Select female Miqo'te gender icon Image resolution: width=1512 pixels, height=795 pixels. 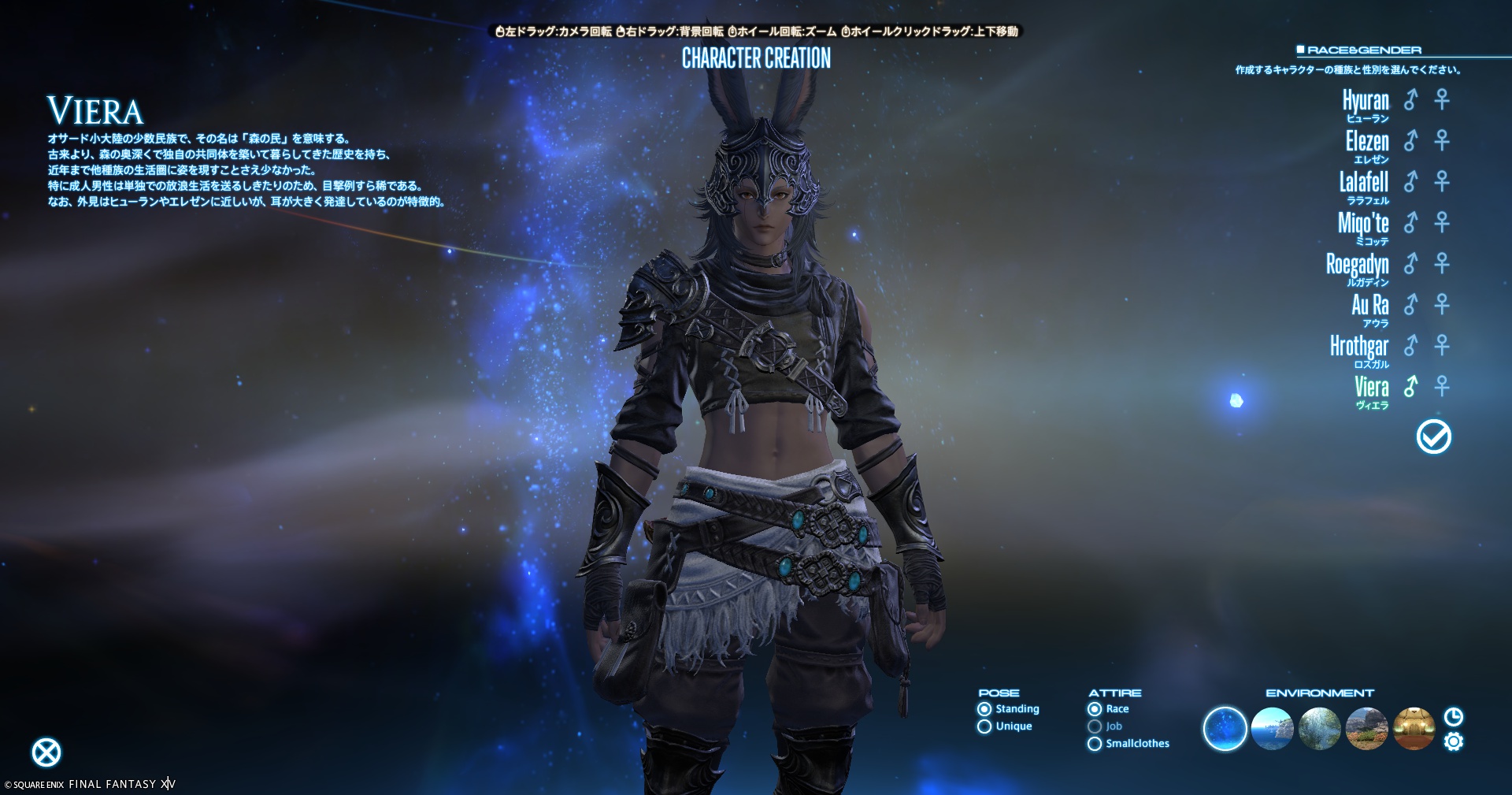[1442, 223]
